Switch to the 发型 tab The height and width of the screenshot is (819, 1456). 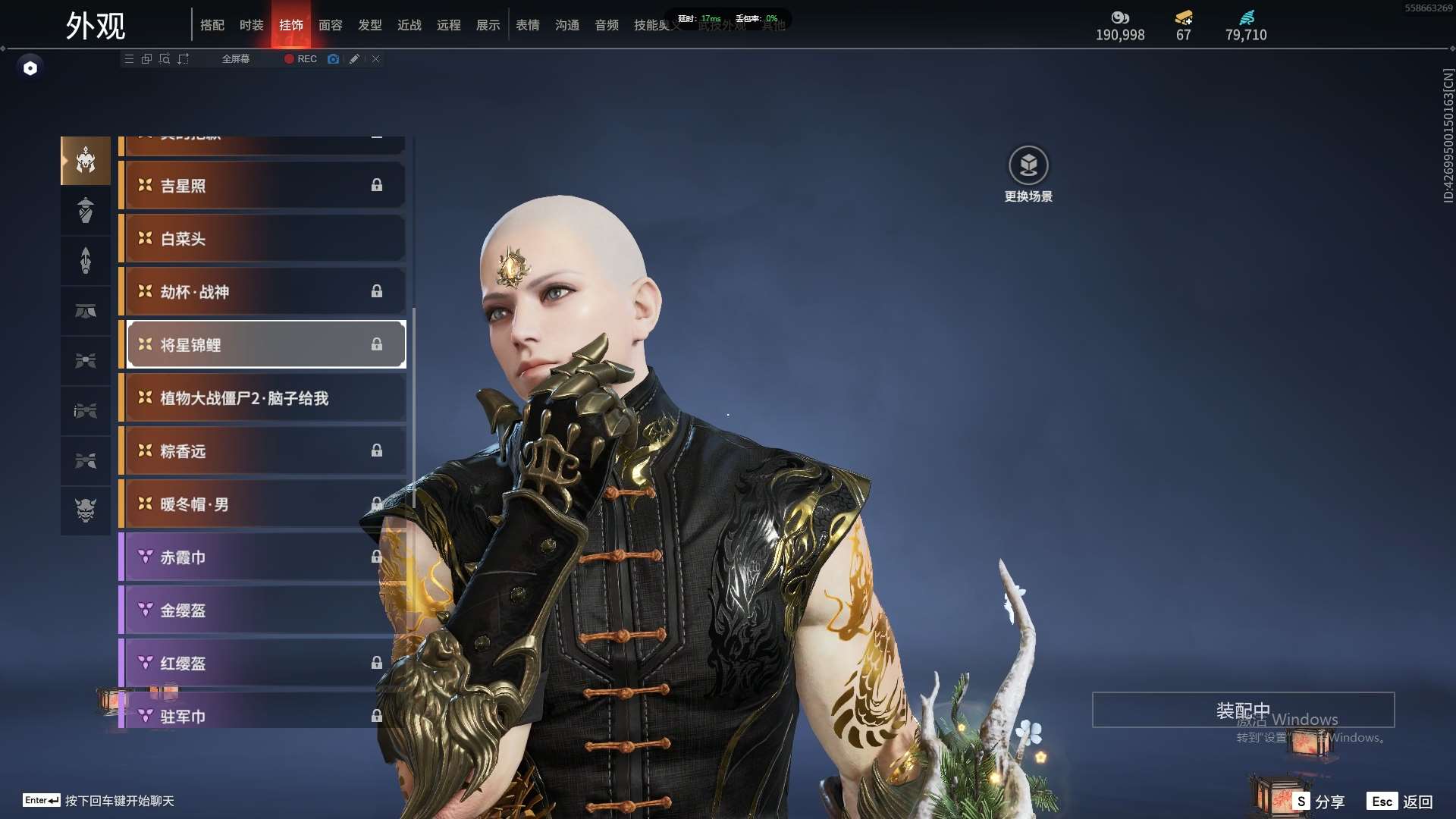pyautogui.click(x=369, y=25)
